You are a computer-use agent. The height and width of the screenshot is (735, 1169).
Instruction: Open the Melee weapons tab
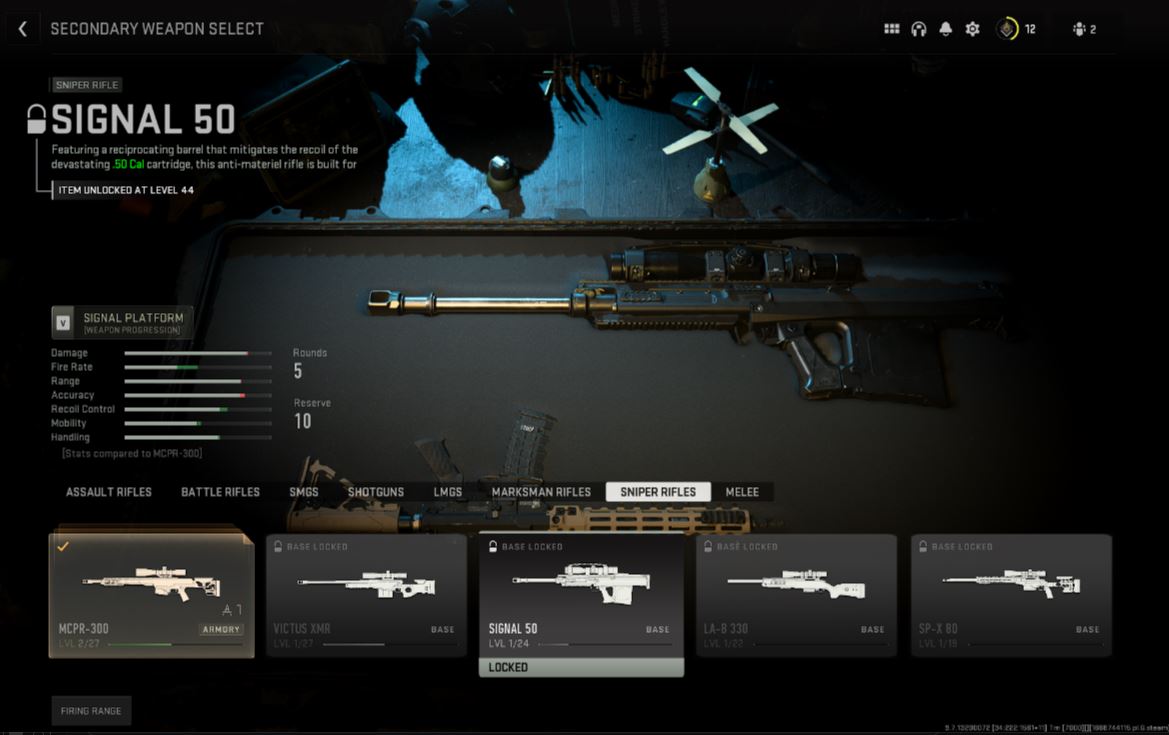coord(742,492)
